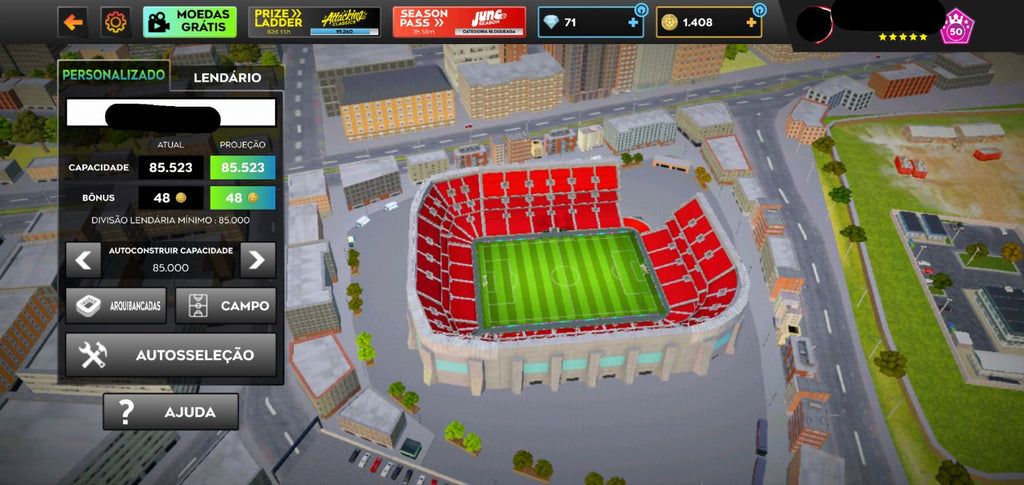Increase autoconstruir capacidade with right arrow
Viewport: 1024px width, 485px height.
pos(258,260)
